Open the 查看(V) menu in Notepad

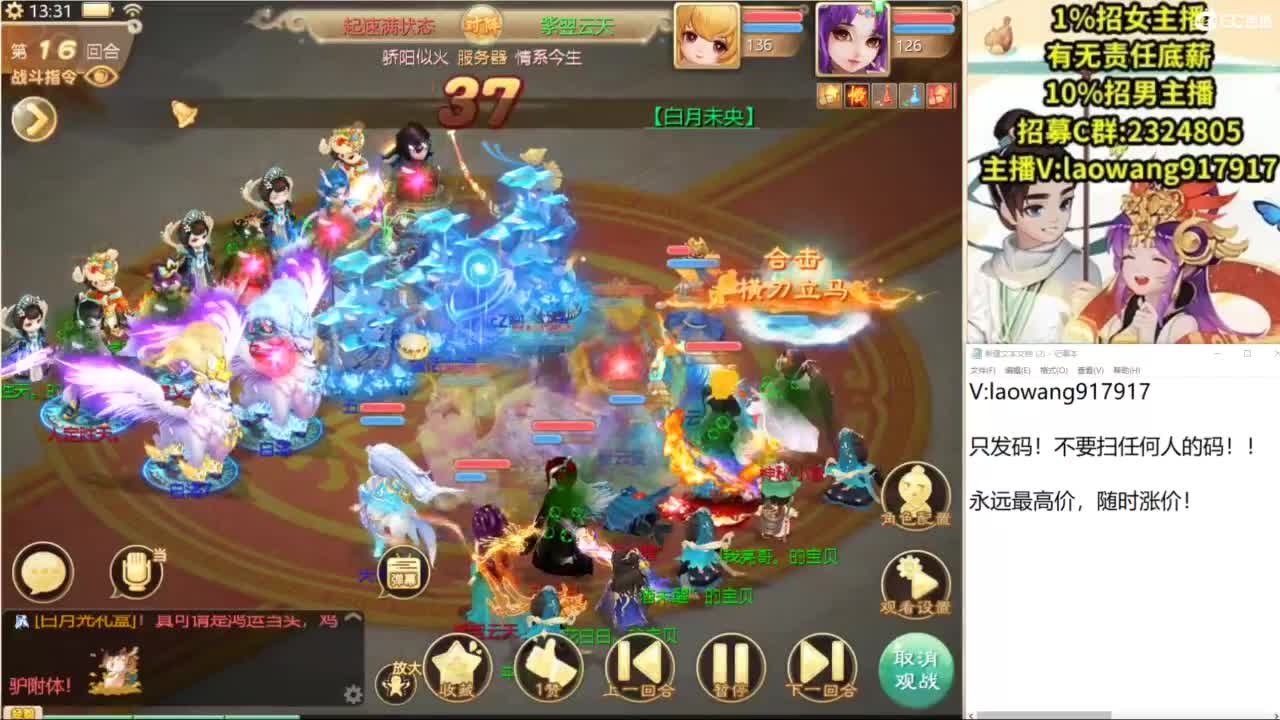1090,370
